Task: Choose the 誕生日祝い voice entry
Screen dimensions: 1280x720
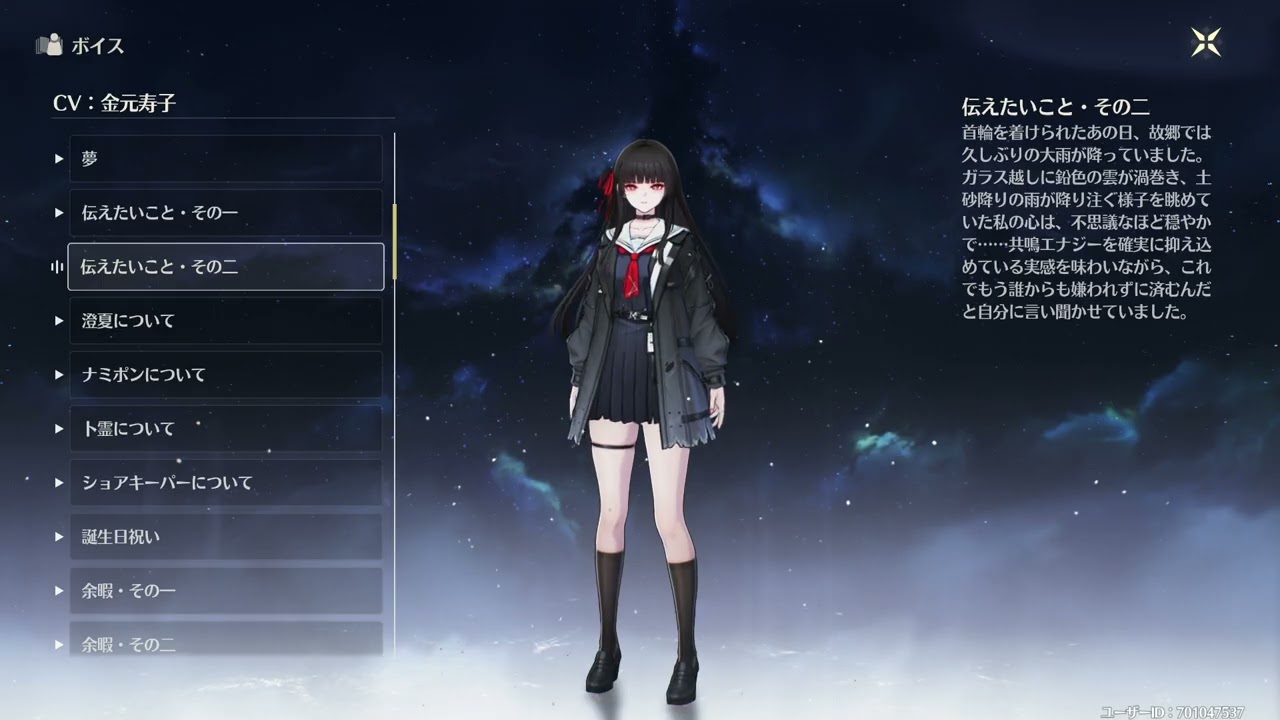Action: 225,537
